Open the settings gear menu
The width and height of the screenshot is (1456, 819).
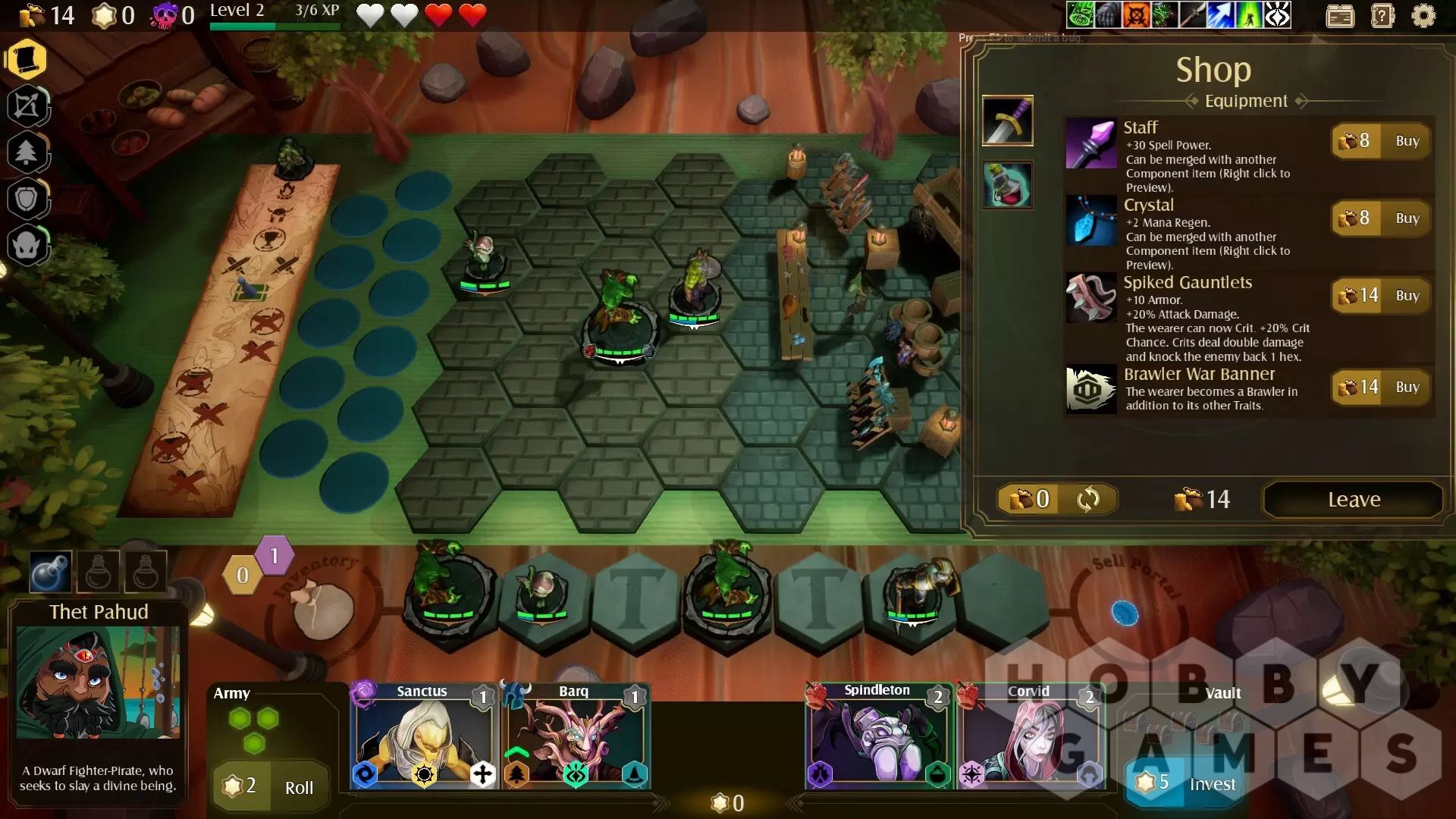tap(1423, 16)
